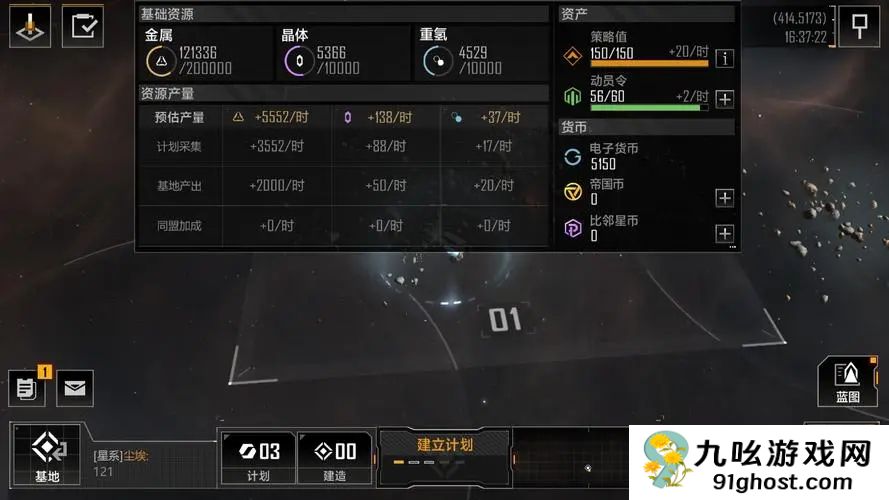Open the map marker button at top right
This screenshot has width=889, height=500.
point(858,26)
